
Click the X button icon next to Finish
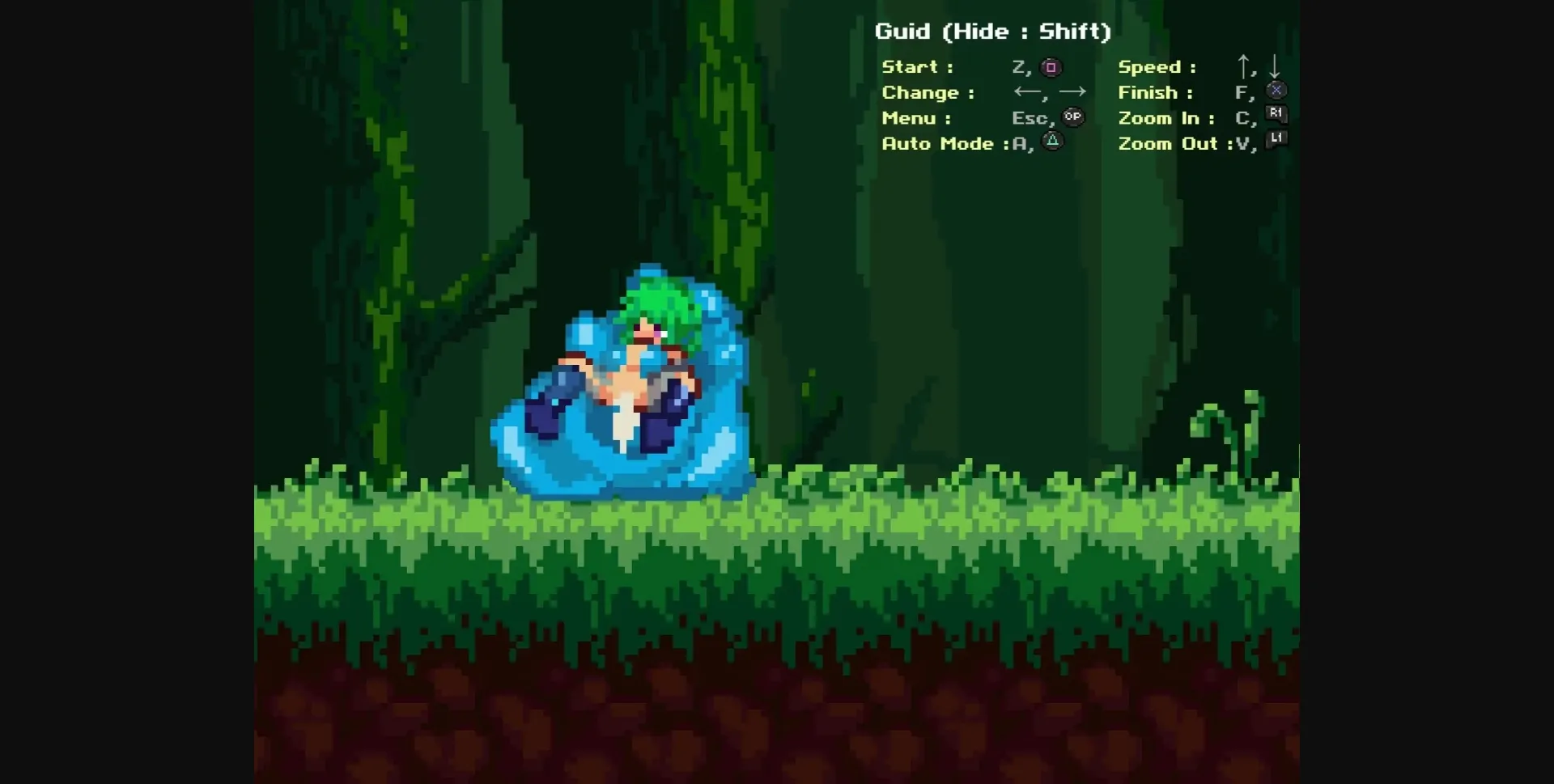(x=1276, y=90)
